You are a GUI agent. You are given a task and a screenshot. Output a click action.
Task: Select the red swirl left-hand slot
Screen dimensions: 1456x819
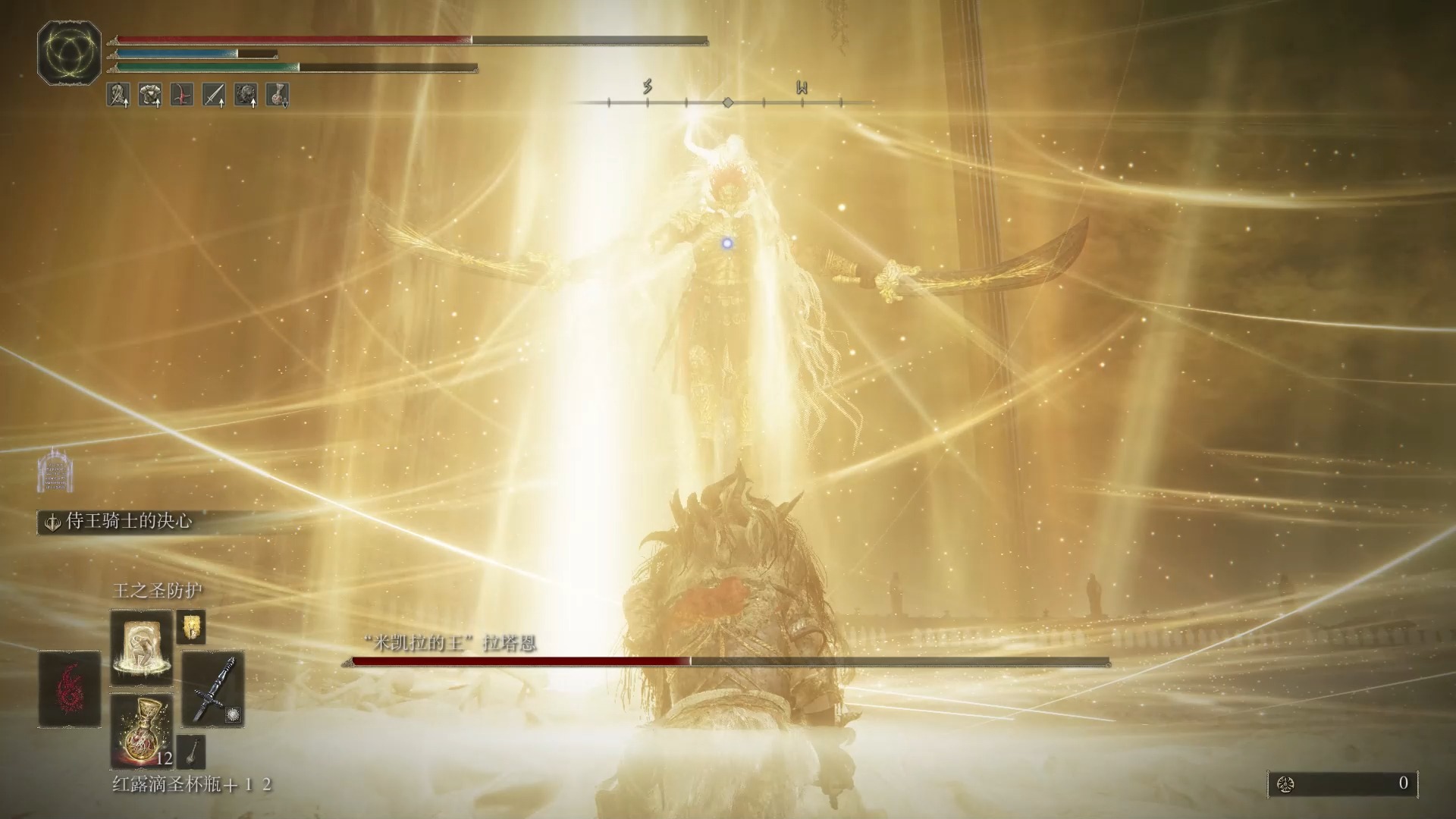click(x=70, y=689)
